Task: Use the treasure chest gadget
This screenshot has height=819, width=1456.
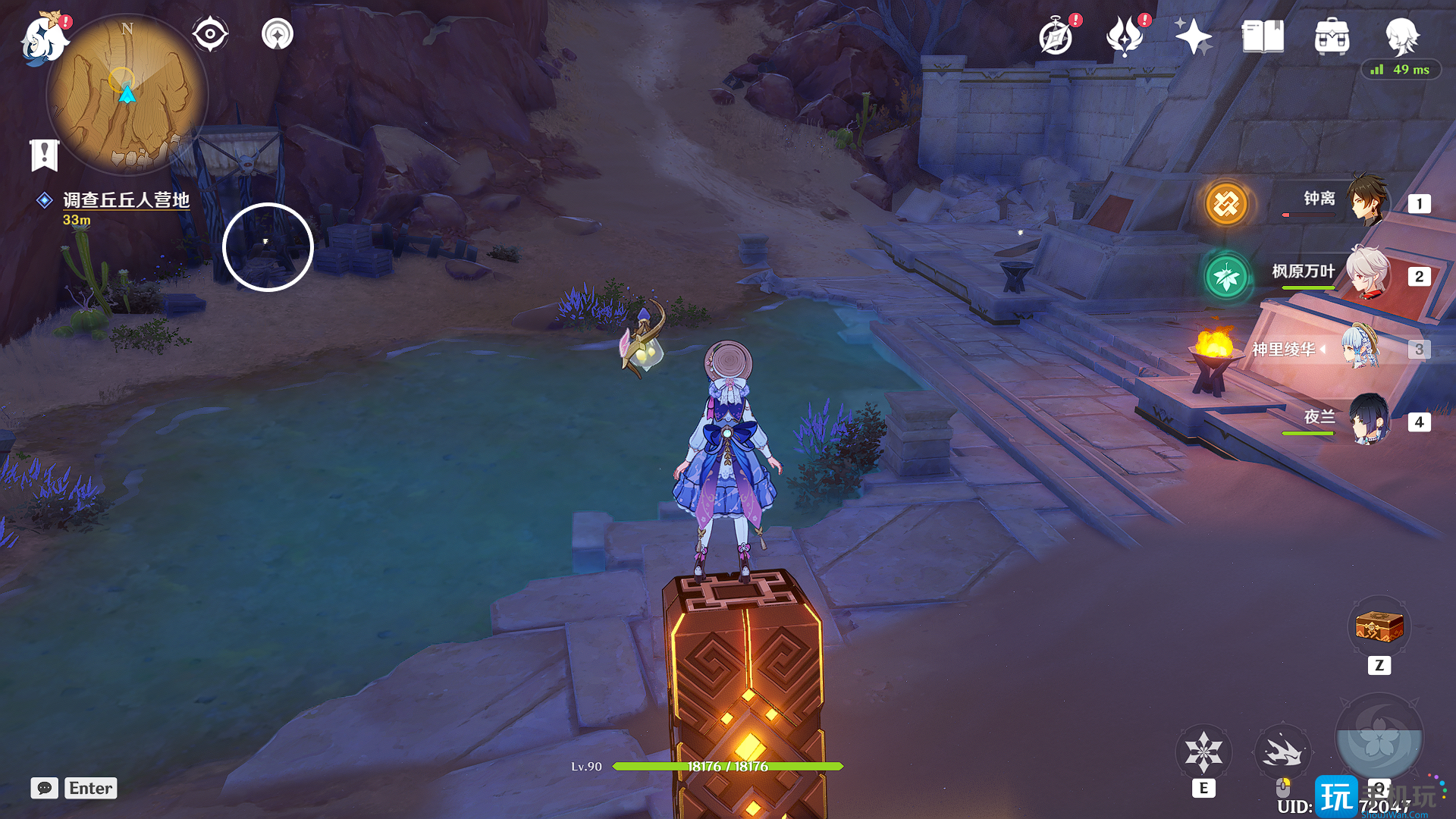Action: [1379, 628]
